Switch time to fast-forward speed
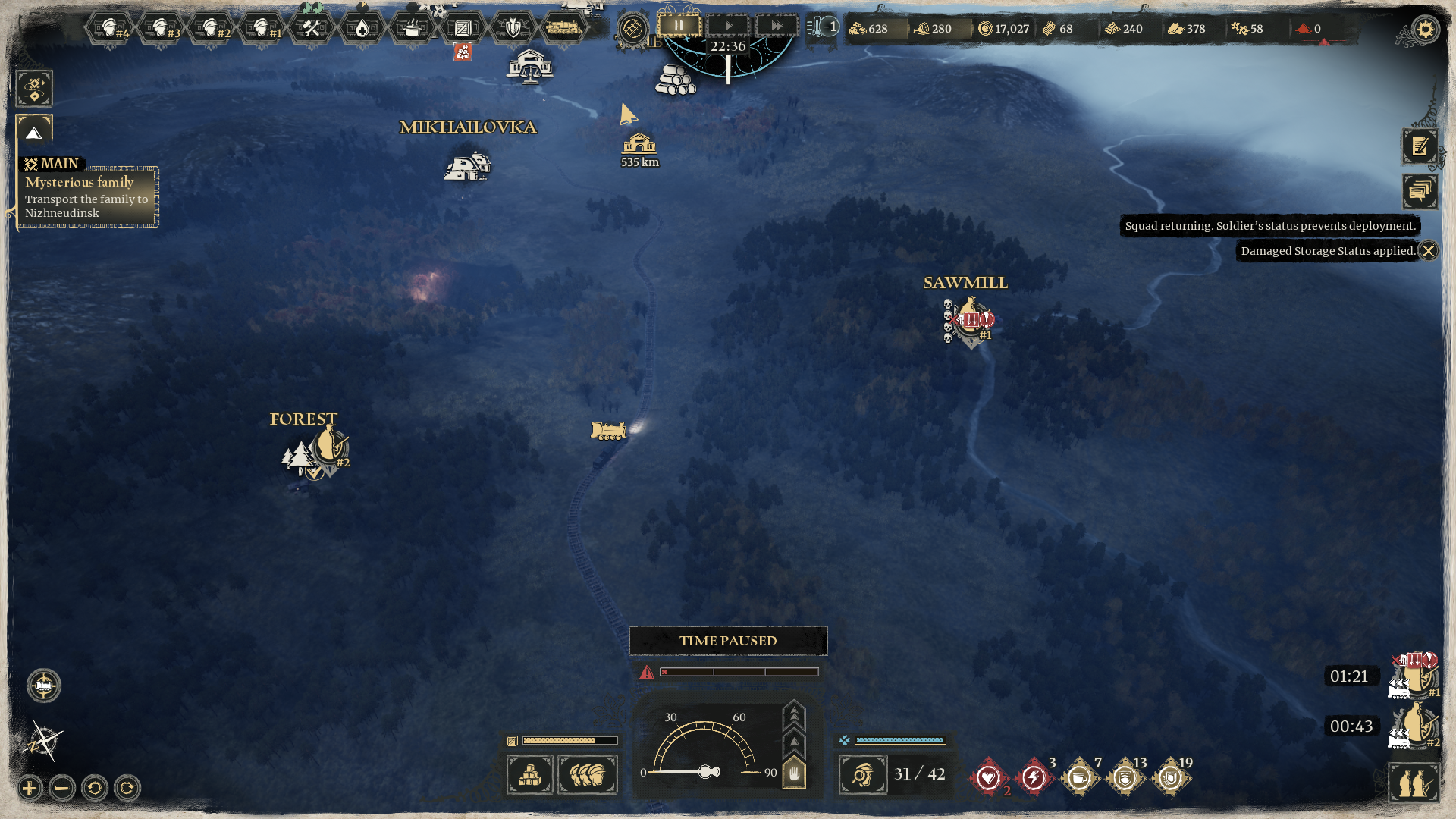Screen dimensions: 1456x819 [x=777, y=26]
